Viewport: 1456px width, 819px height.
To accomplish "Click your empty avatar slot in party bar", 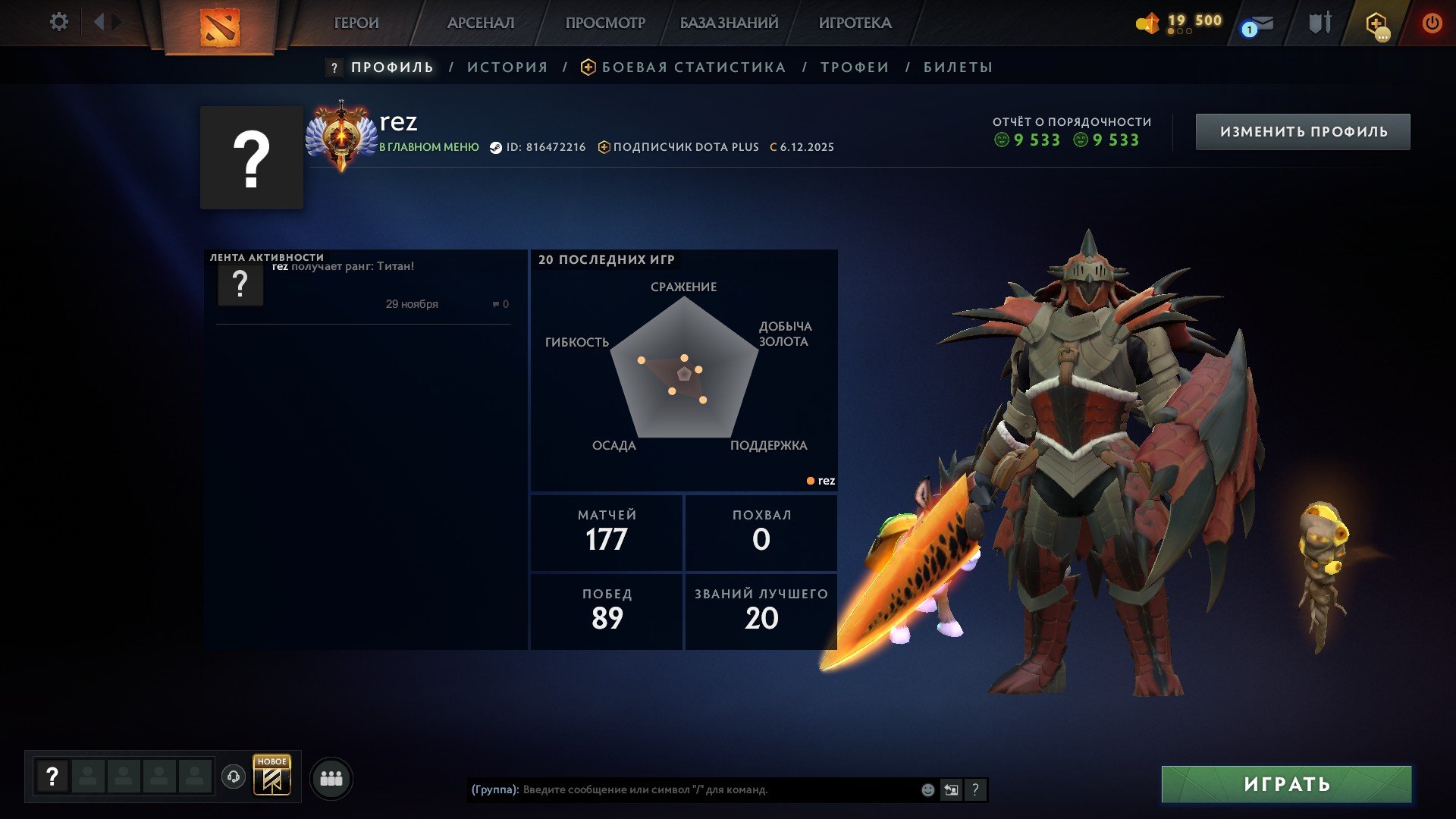I will (x=51, y=776).
